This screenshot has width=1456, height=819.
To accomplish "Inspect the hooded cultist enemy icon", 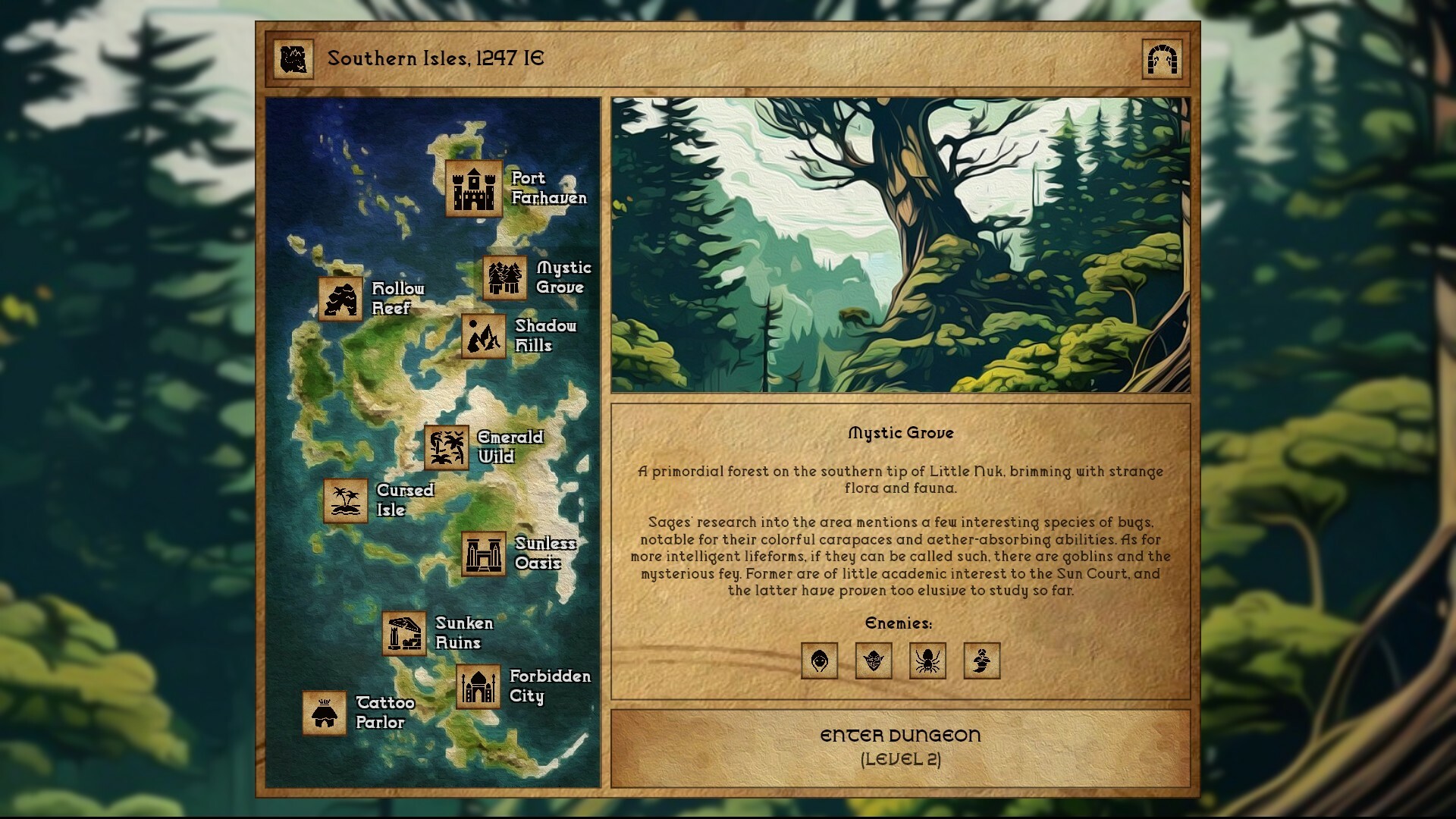I will (819, 661).
